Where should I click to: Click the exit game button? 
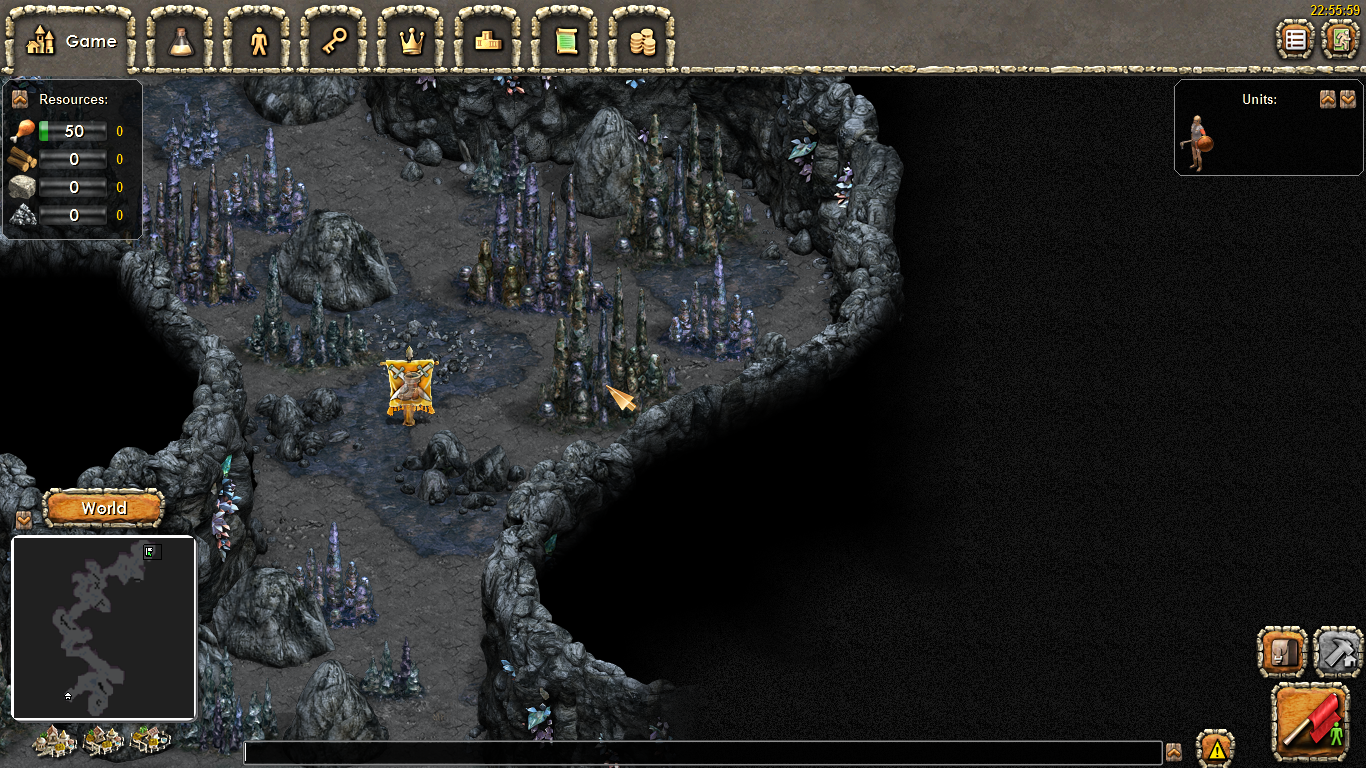tap(1339, 40)
